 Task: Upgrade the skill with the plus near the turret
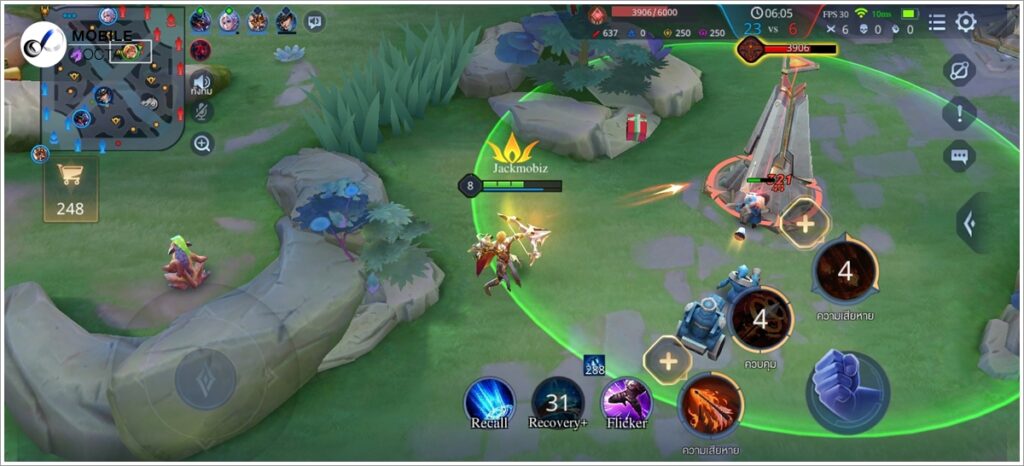[x=805, y=223]
